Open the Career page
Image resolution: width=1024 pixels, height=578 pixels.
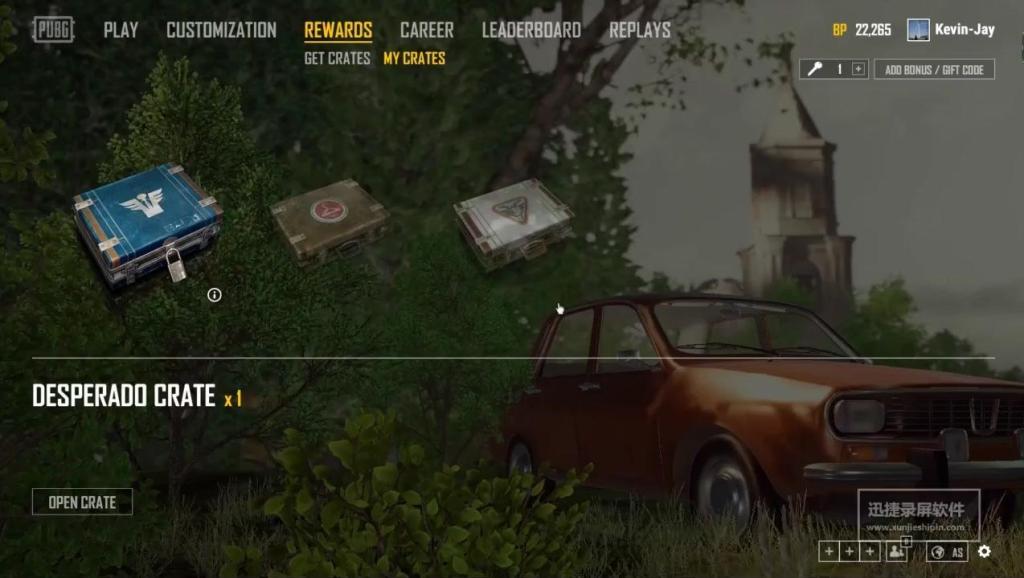[x=426, y=30]
